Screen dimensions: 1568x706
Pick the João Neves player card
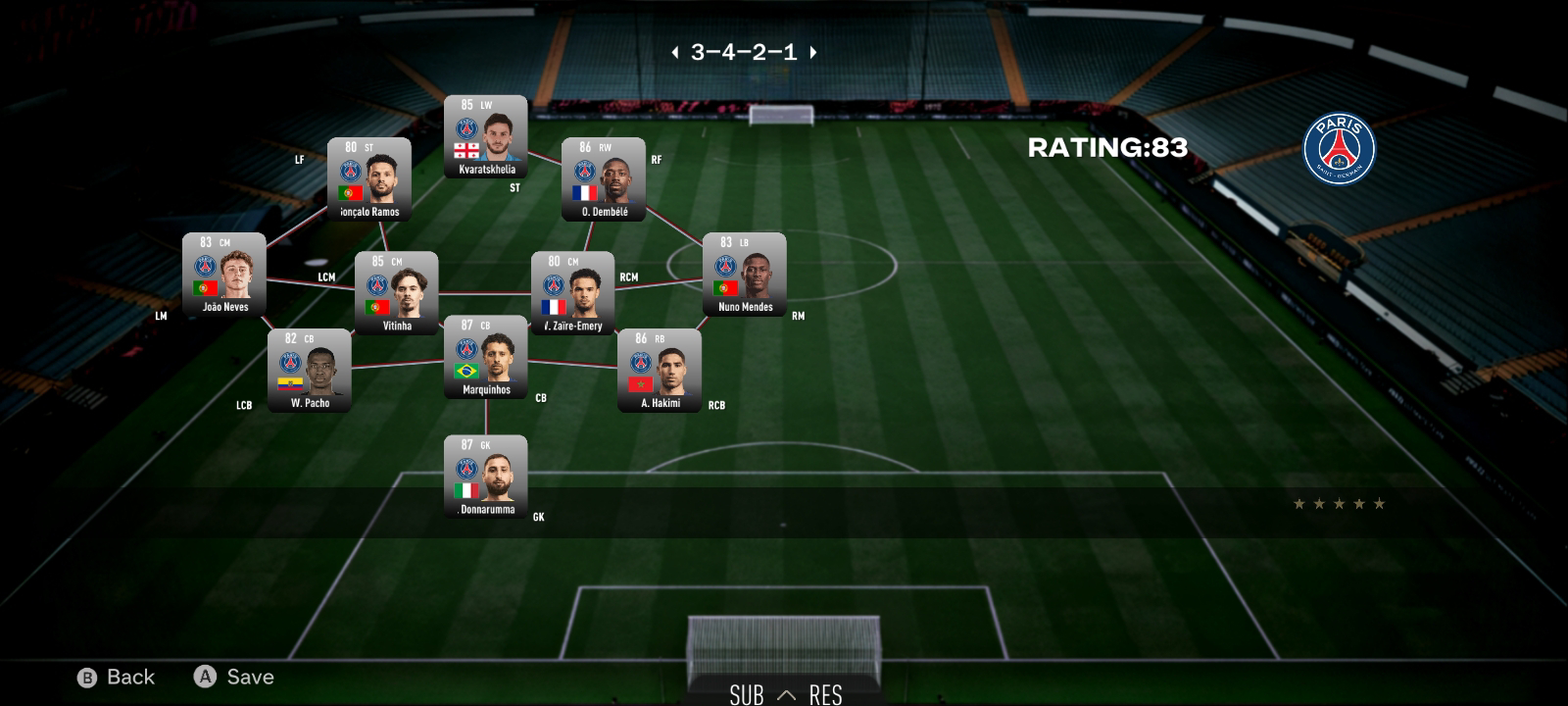pyautogui.click(x=224, y=275)
